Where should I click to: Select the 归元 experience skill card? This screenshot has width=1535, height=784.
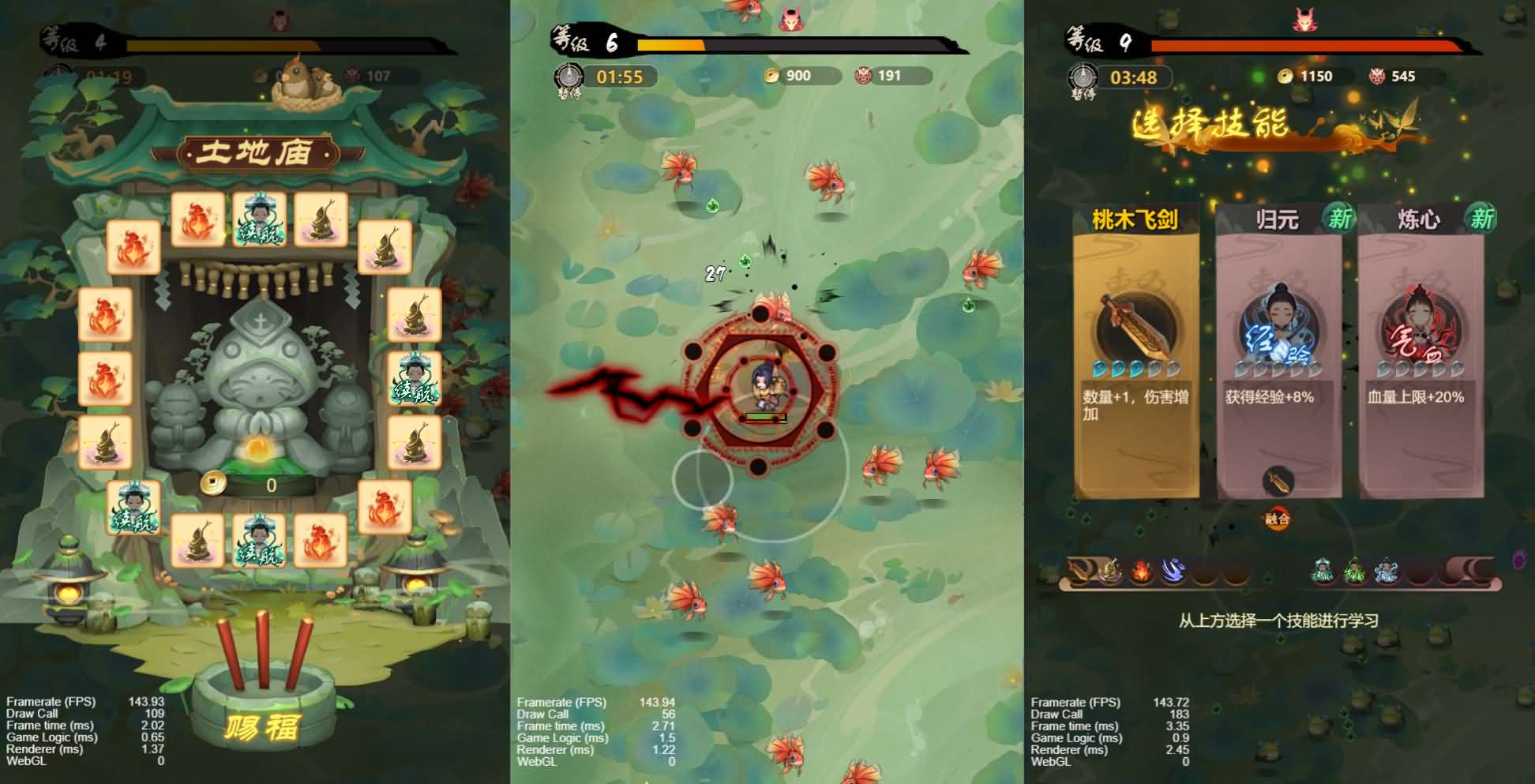(x=1278, y=351)
